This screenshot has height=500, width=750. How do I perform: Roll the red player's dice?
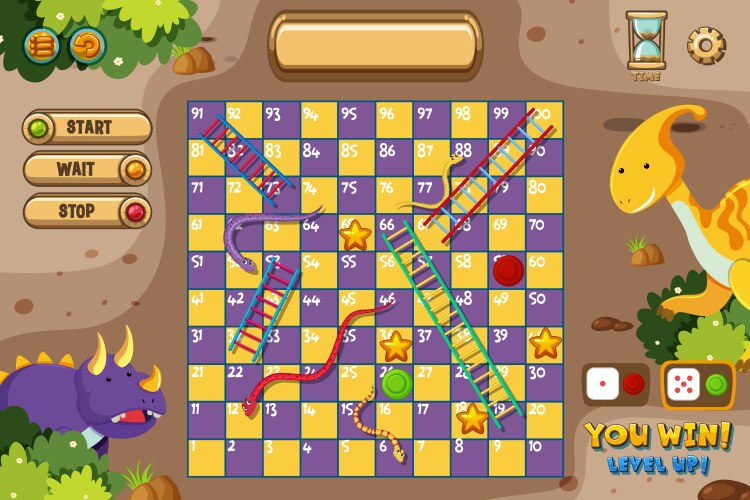pos(602,384)
